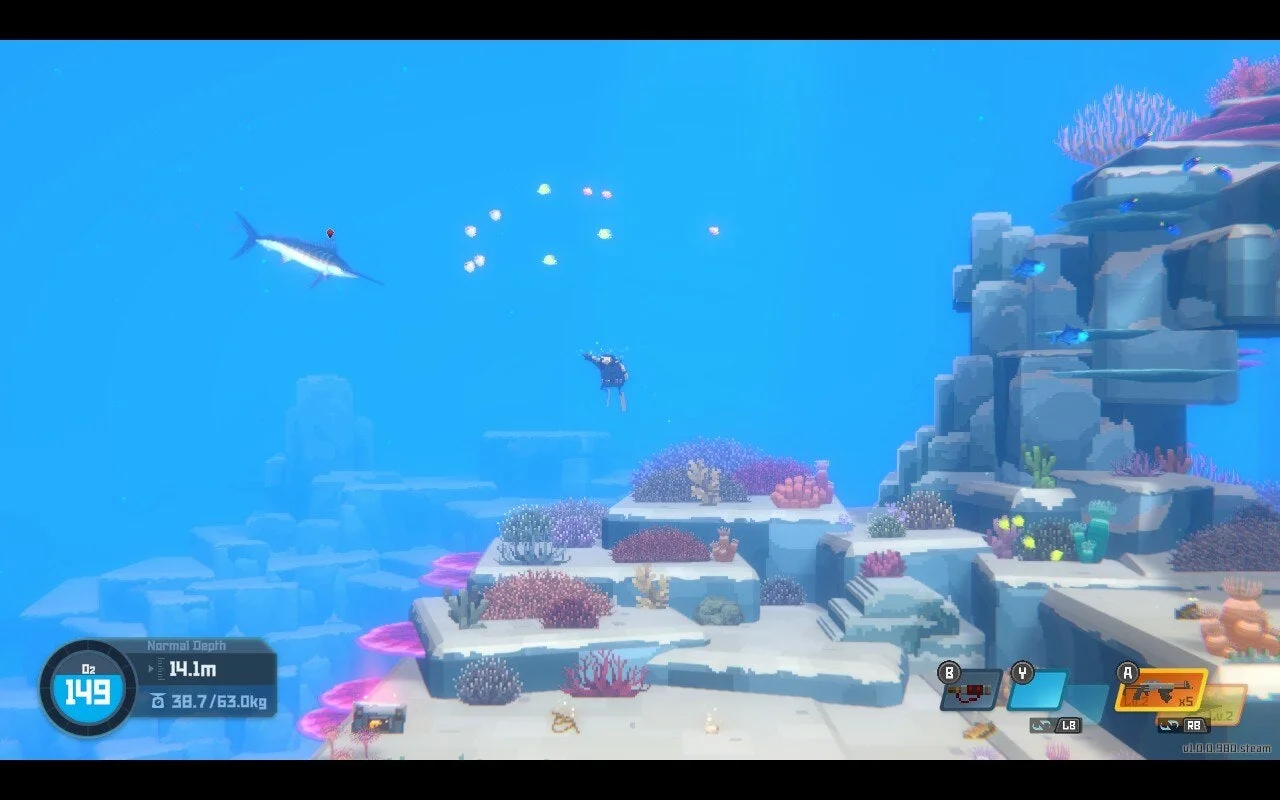This screenshot has height=800, width=1280.
Task: Click the weight scale icon near 38.7/63.0kg
Action: tap(158, 701)
